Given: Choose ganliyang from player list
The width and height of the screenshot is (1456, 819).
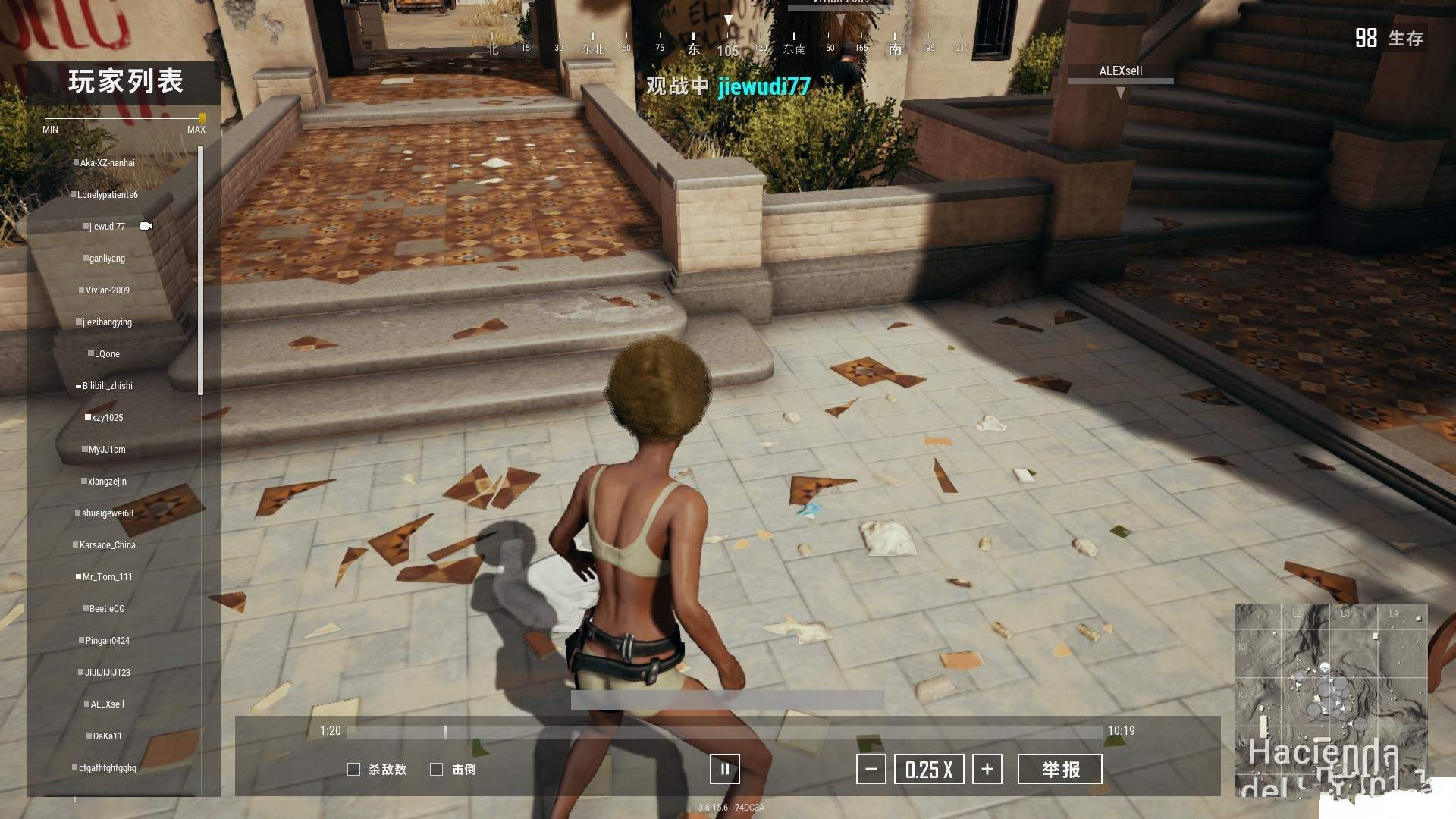Looking at the screenshot, I should [107, 259].
